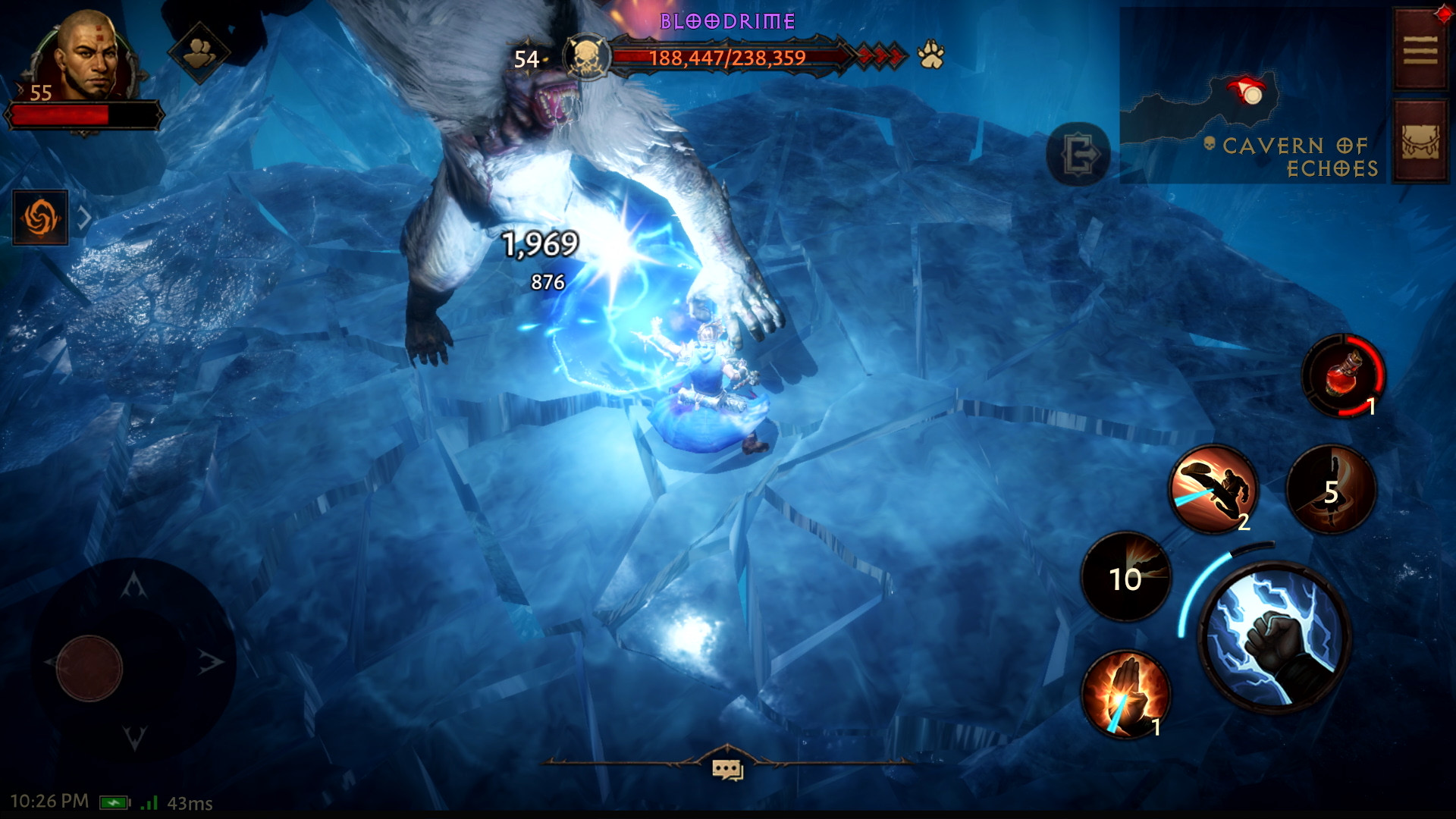Open the chat speech bubble
The image size is (1456, 819).
coord(727,769)
